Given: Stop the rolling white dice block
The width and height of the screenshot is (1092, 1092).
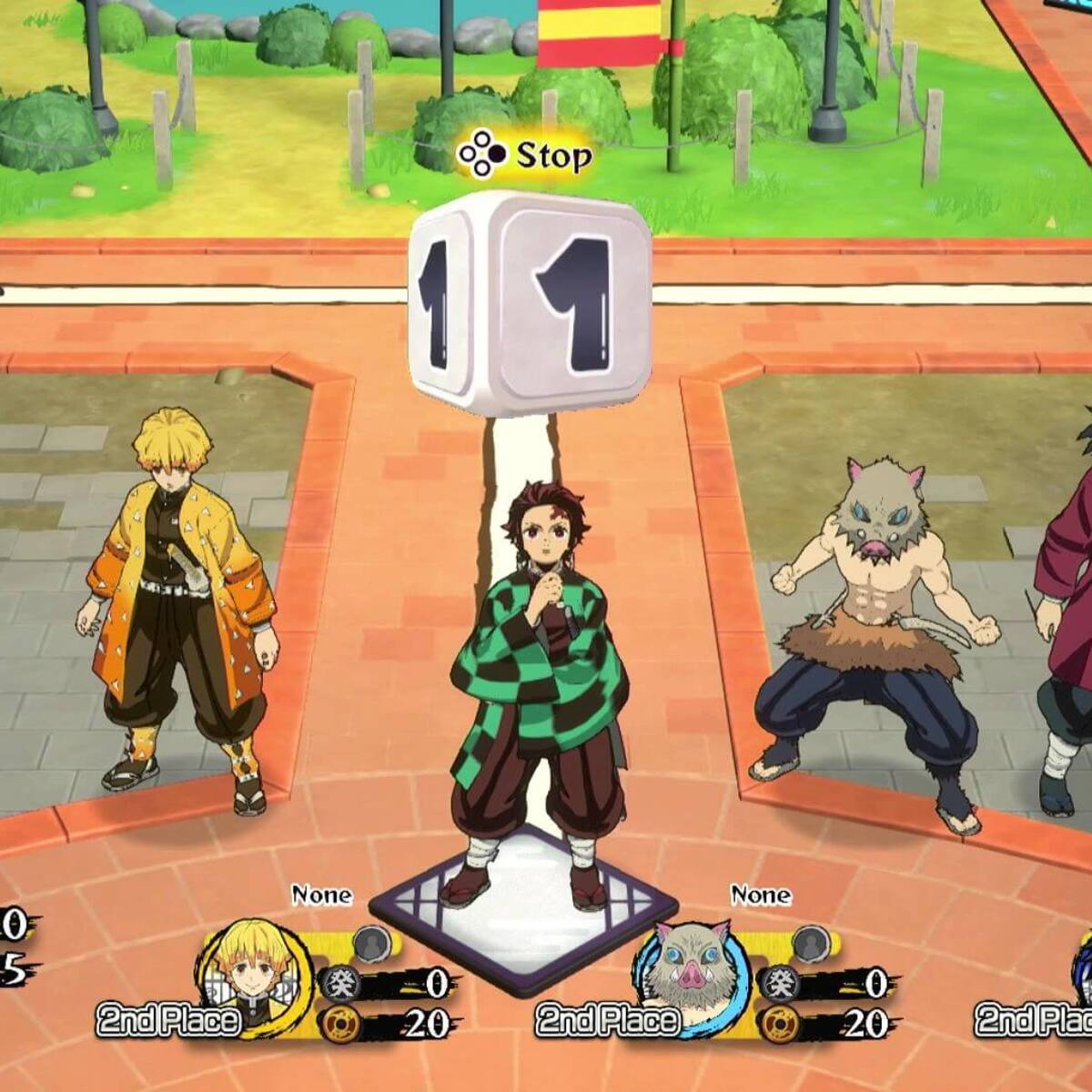Looking at the screenshot, I should point(529,301).
